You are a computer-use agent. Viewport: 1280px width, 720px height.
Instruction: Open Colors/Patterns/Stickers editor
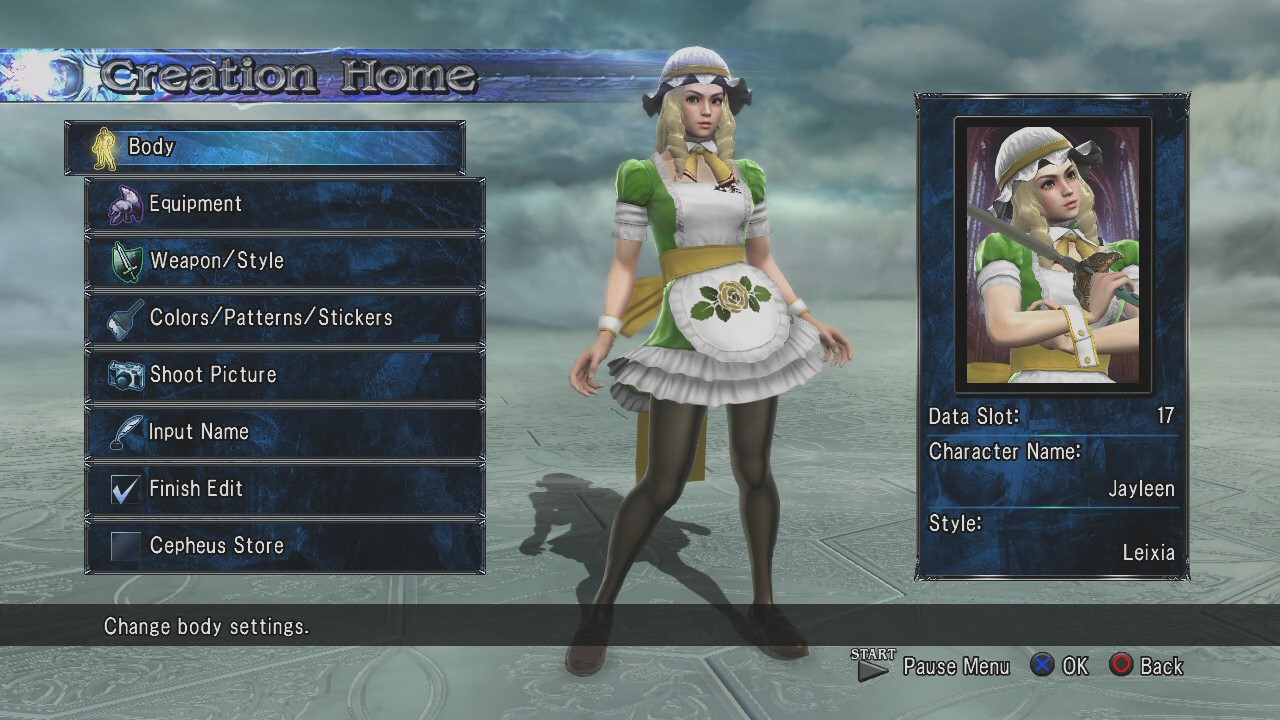coord(285,318)
